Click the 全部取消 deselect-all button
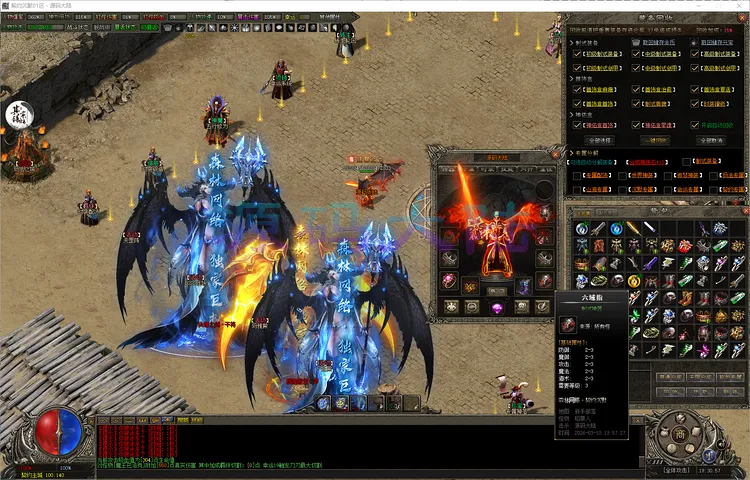The width and height of the screenshot is (750, 480). tap(710, 141)
